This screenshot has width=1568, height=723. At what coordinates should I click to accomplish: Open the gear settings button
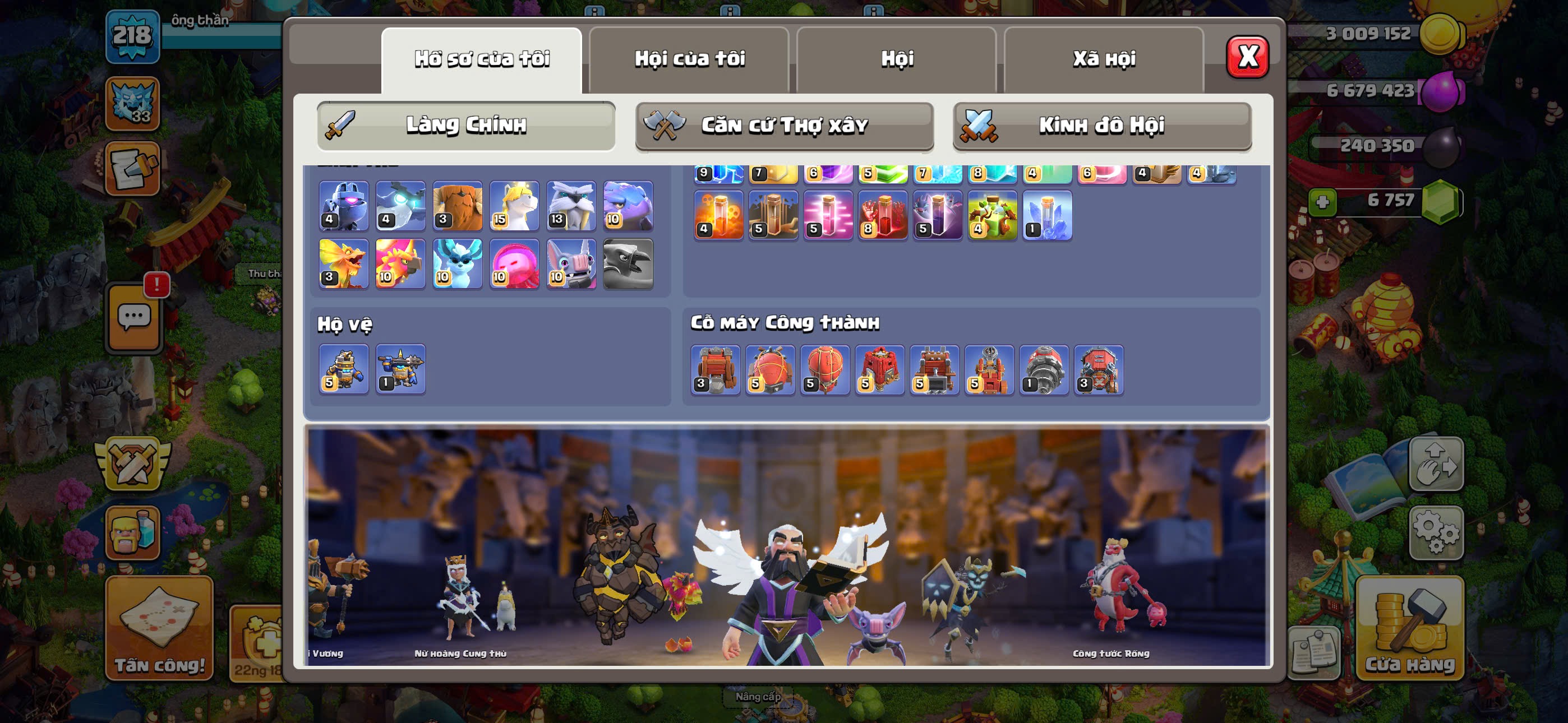(x=1436, y=532)
